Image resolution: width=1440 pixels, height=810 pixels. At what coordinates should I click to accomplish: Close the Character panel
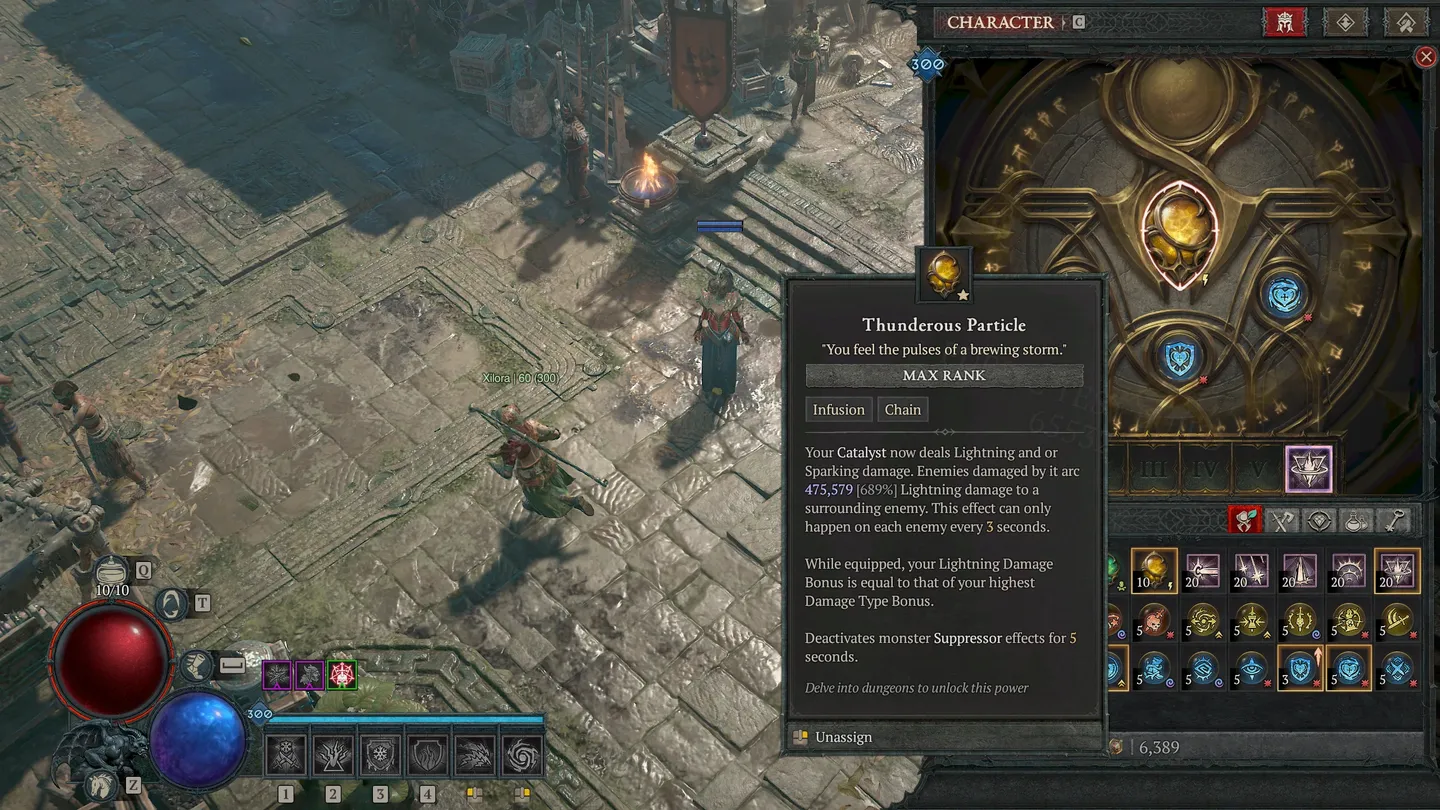point(1426,57)
